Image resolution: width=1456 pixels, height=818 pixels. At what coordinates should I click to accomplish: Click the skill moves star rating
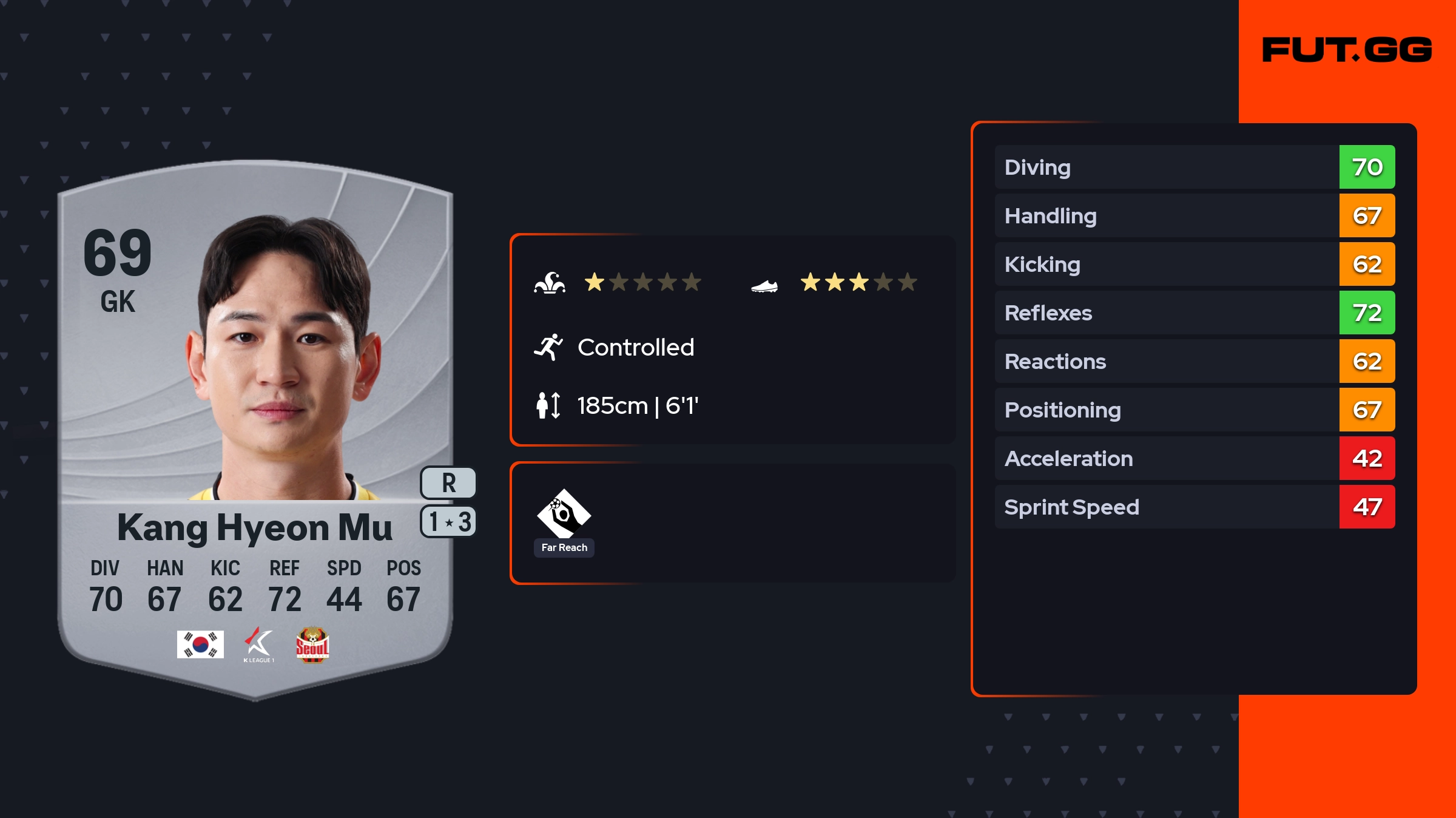(x=642, y=282)
